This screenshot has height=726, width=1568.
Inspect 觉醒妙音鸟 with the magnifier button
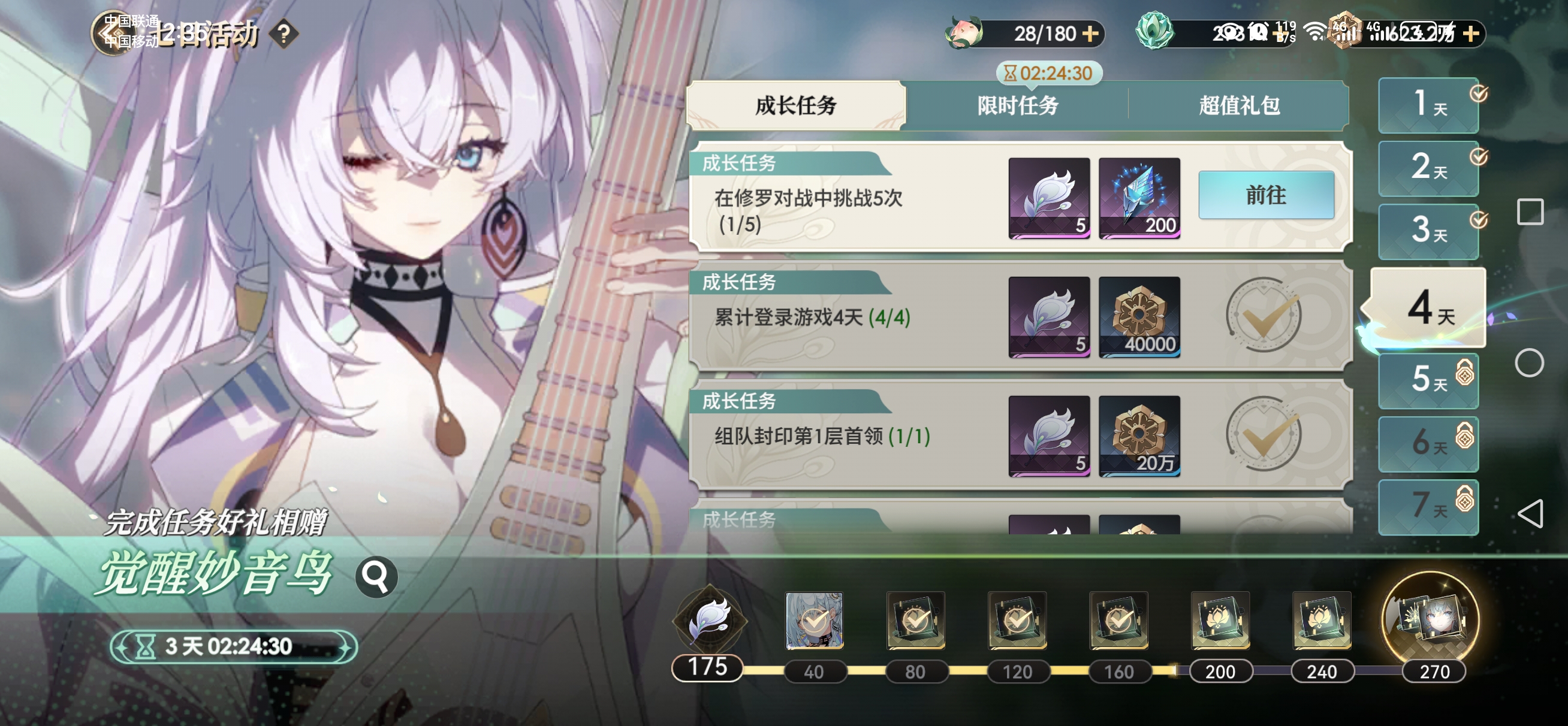[376, 576]
